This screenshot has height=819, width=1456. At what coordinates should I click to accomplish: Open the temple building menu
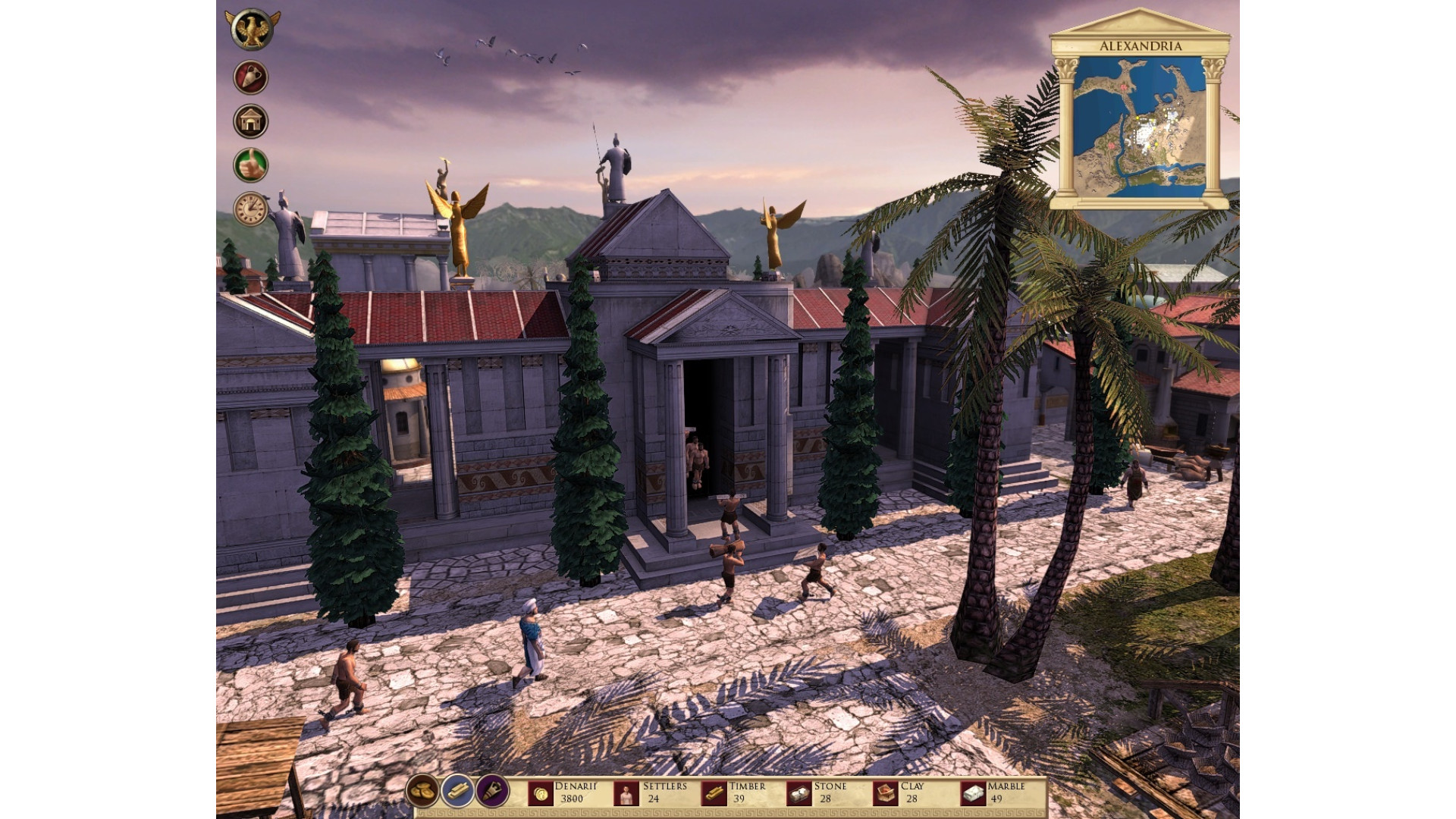point(251,121)
